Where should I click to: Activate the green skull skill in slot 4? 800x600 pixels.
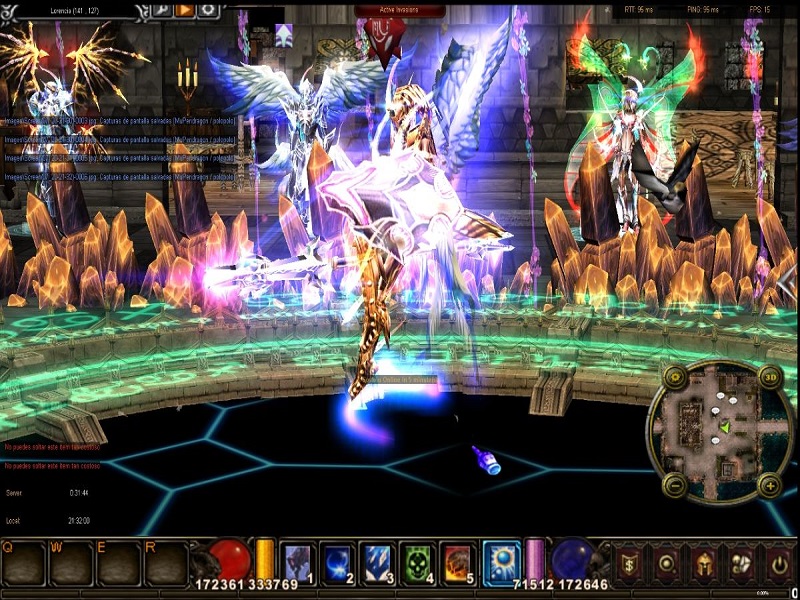(x=417, y=561)
